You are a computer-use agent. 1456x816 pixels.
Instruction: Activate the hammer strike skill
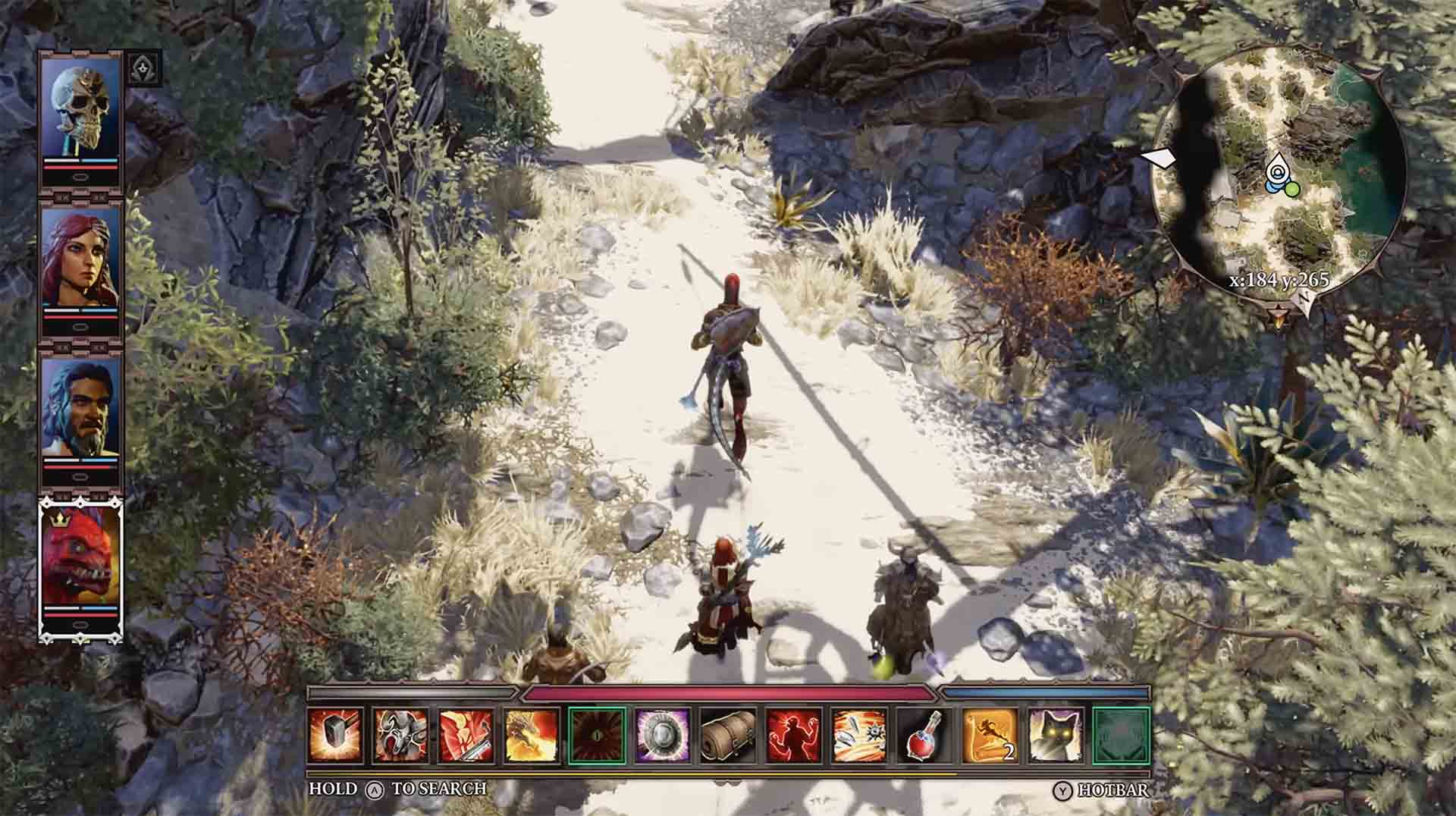[x=336, y=735]
